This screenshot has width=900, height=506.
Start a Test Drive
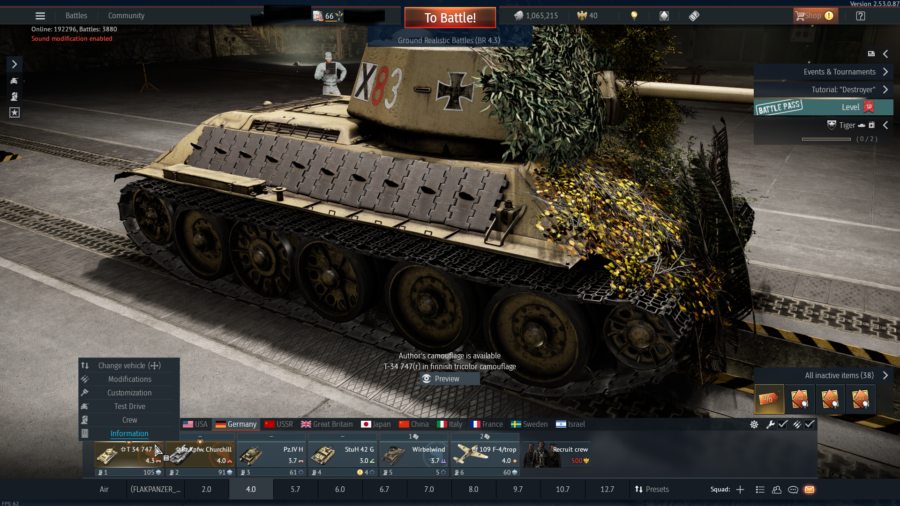coord(130,406)
